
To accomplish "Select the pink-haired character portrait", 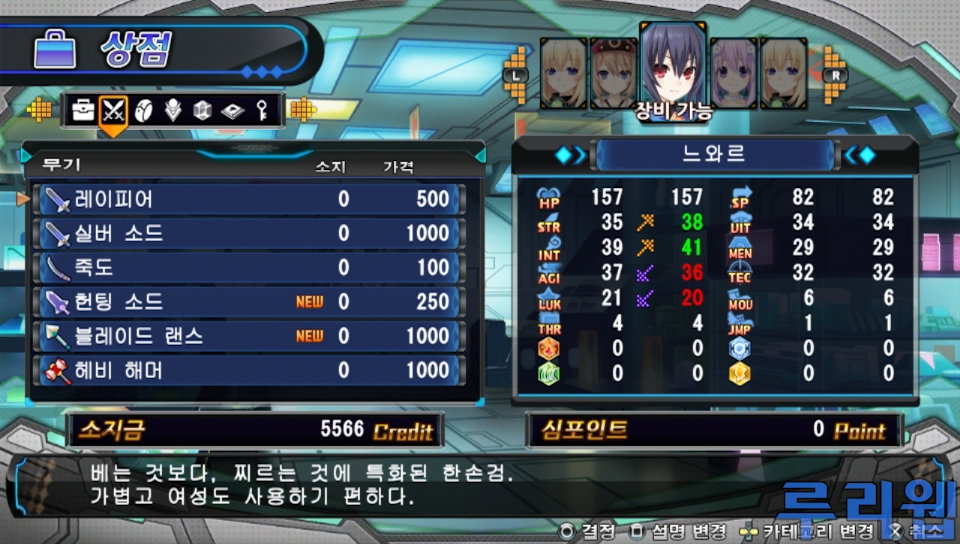I will coord(733,72).
